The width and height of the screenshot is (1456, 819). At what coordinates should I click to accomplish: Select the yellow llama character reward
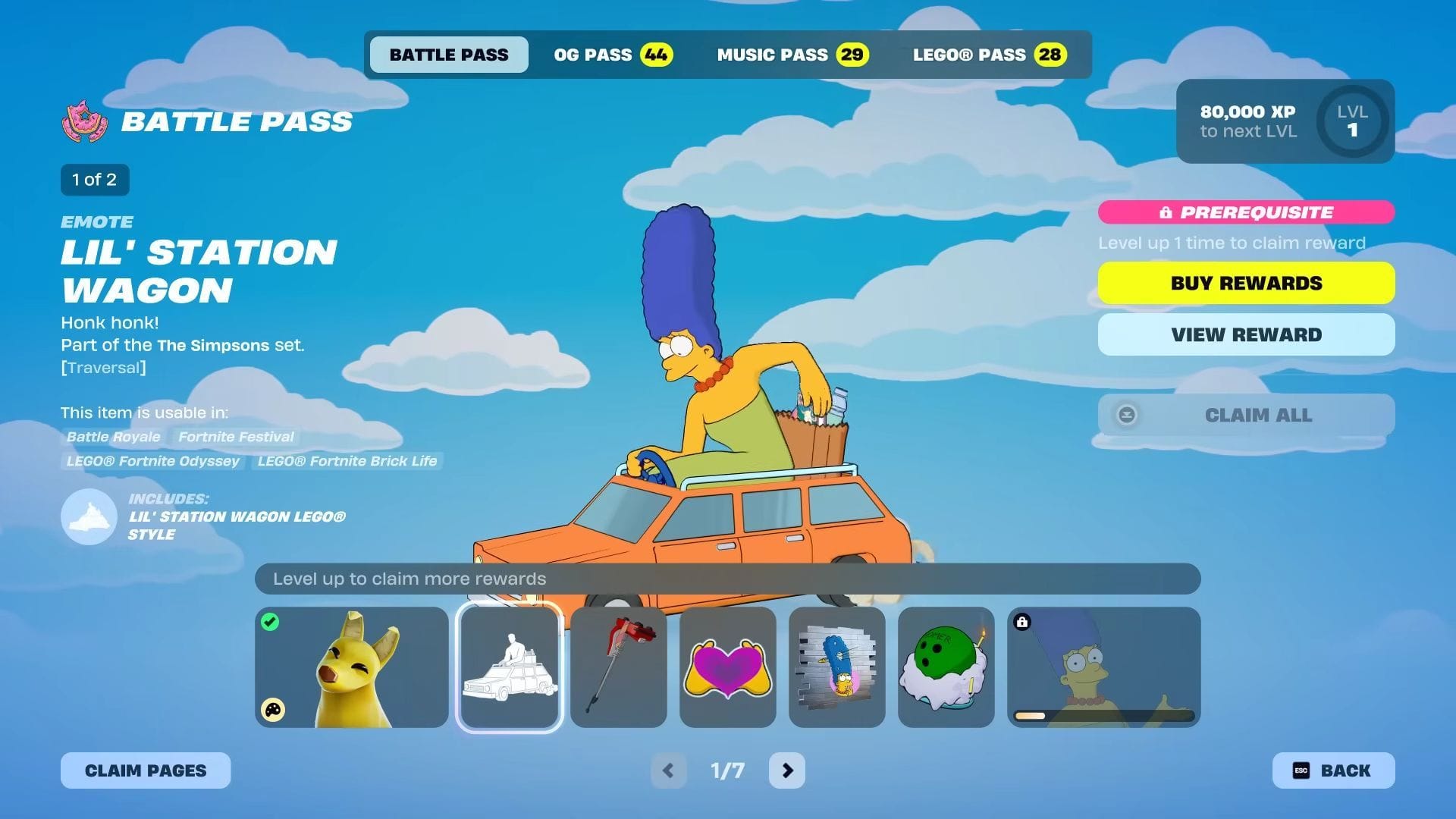coord(351,667)
